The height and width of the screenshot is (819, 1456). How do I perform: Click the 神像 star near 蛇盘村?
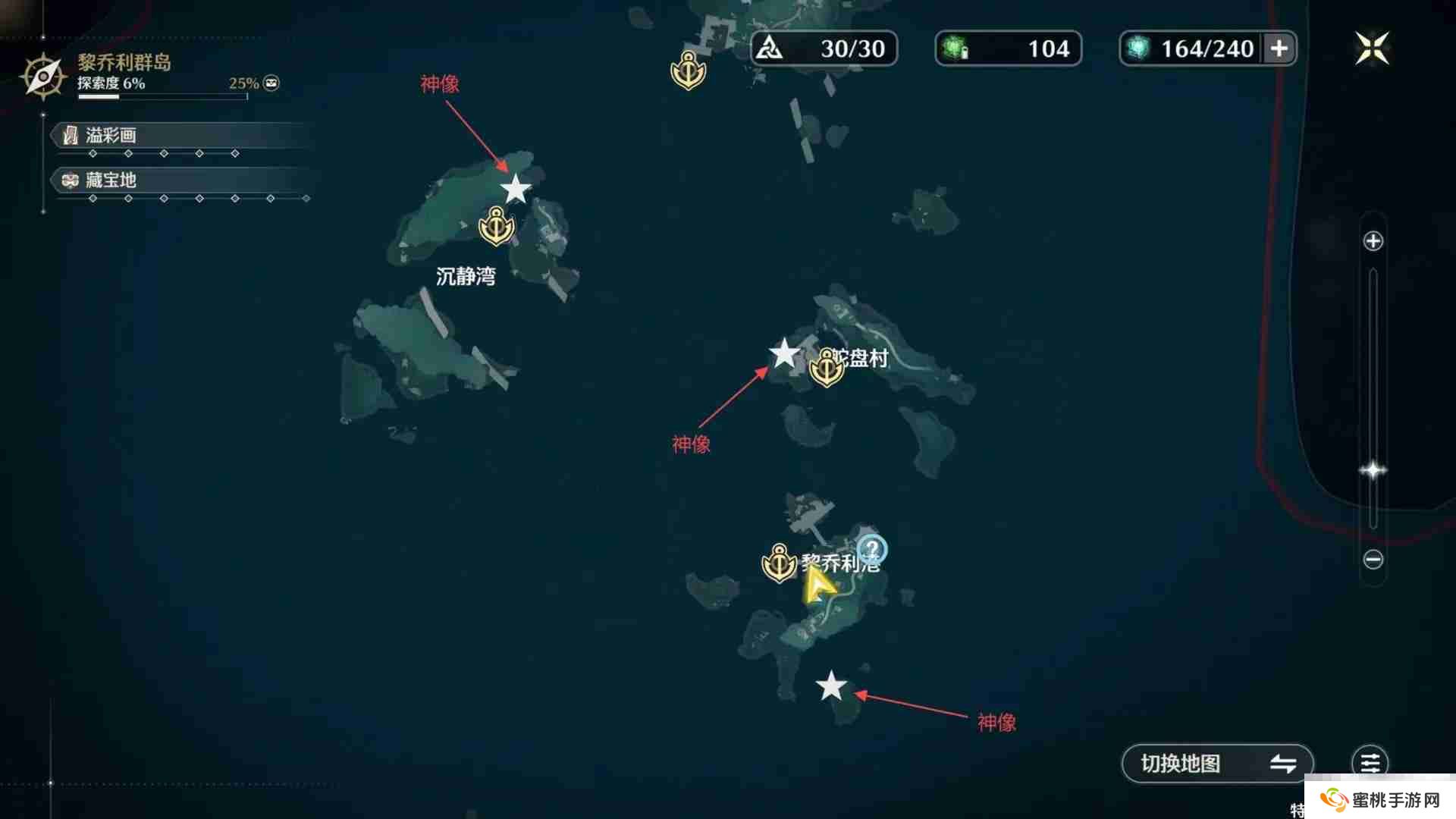pos(783,352)
